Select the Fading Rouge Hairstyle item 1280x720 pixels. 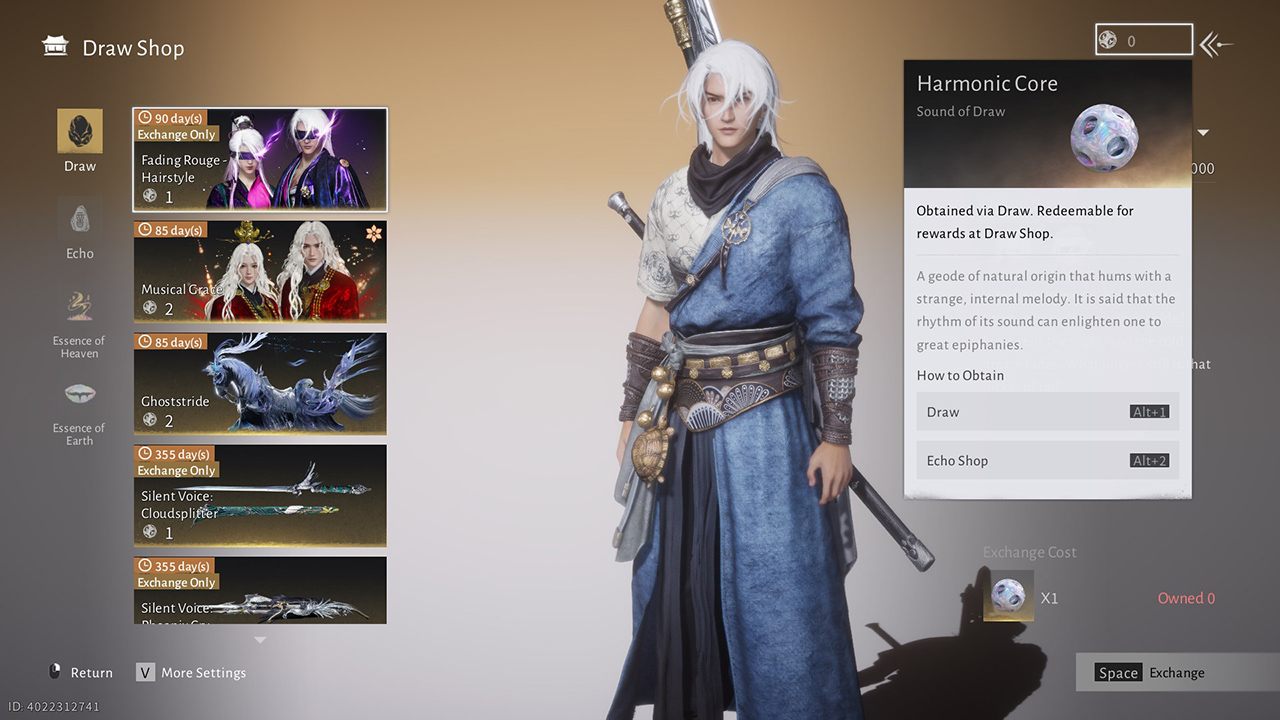(260, 159)
